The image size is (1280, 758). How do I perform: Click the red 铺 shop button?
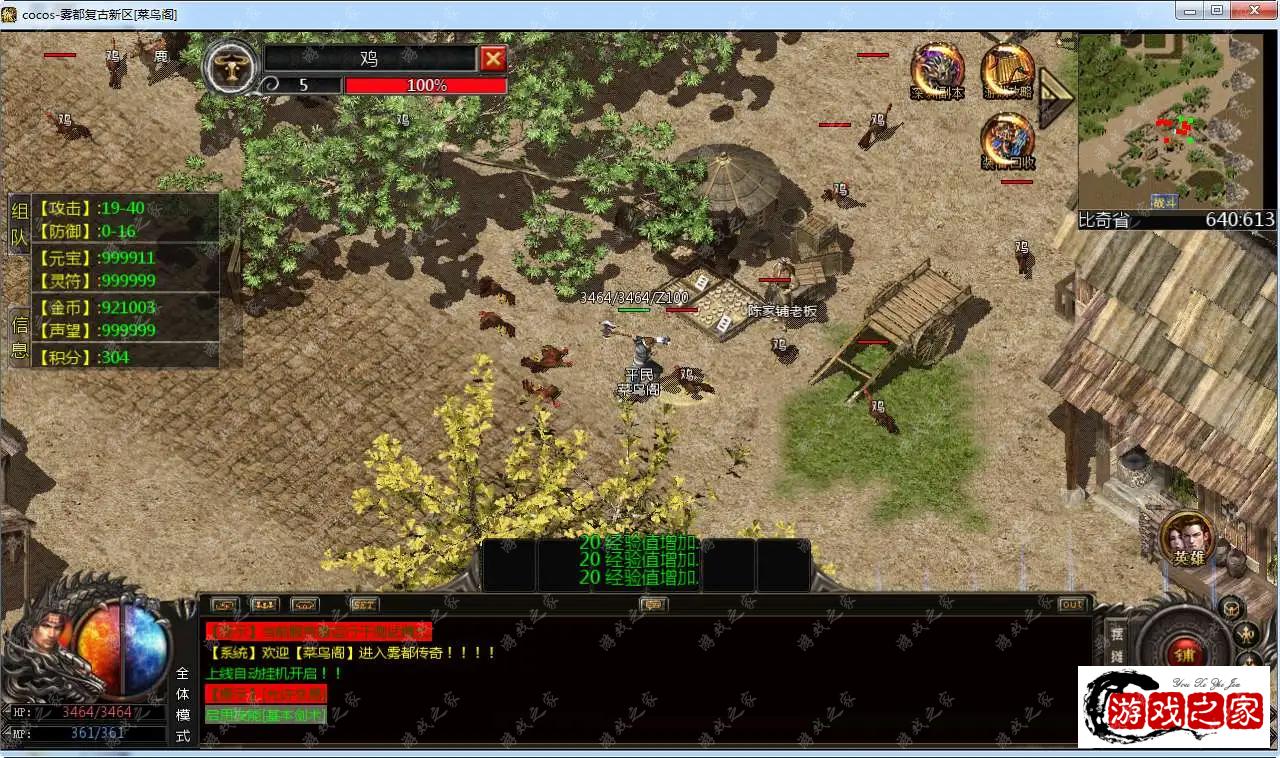coord(1185,651)
